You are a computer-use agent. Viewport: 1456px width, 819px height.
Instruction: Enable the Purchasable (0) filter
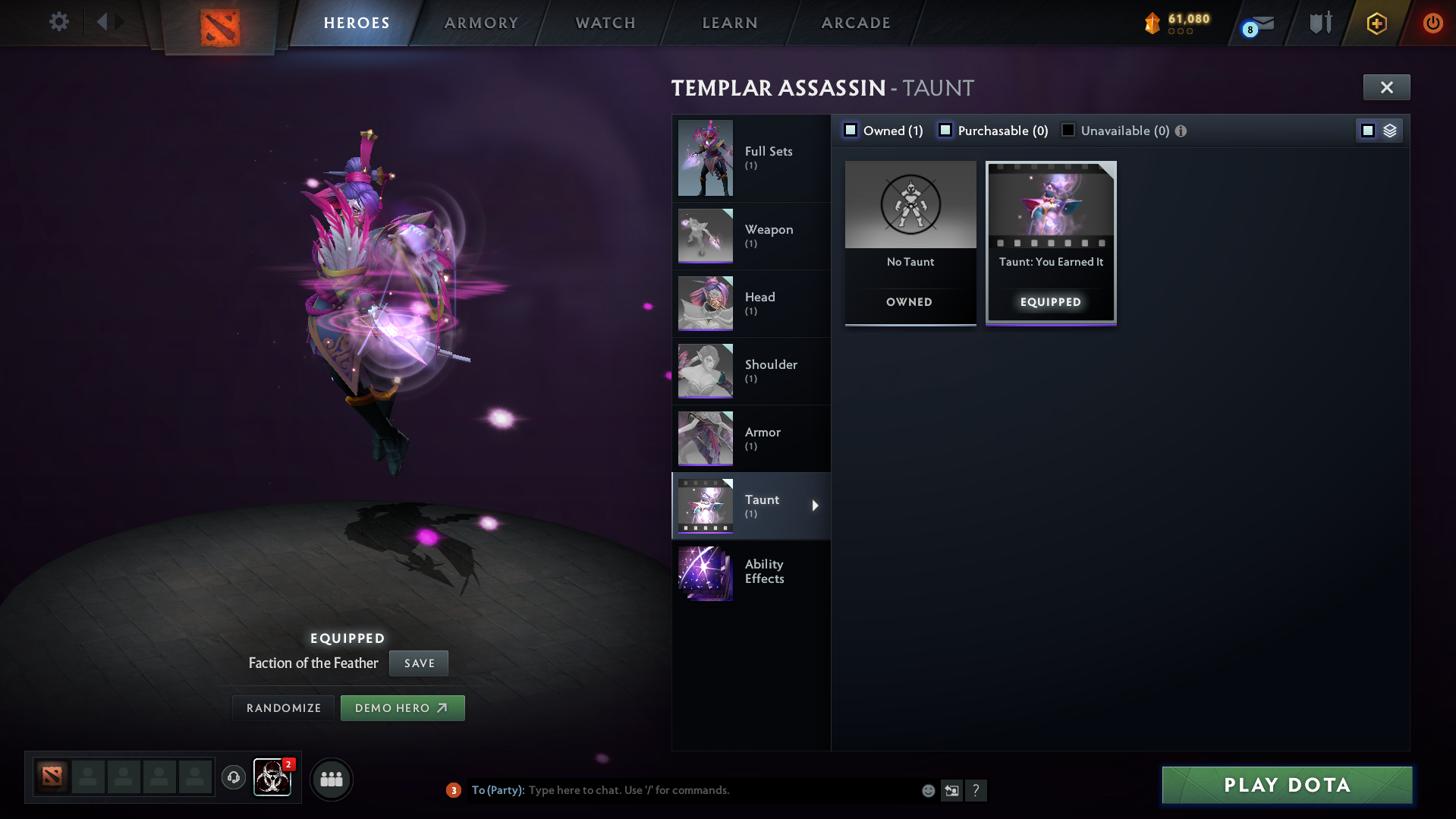coord(945,130)
